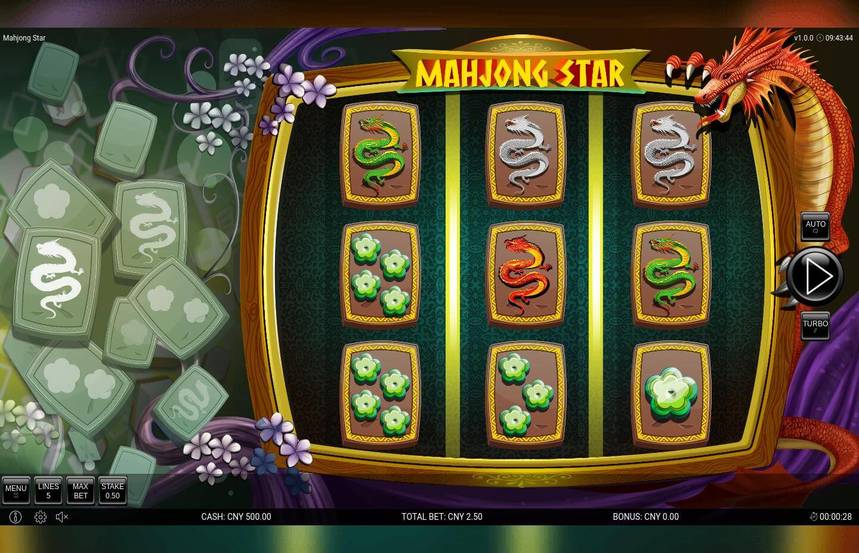Set the MAX BET
Image resolution: width=859 pixels, height=553 pixels.
click(80, 490)
